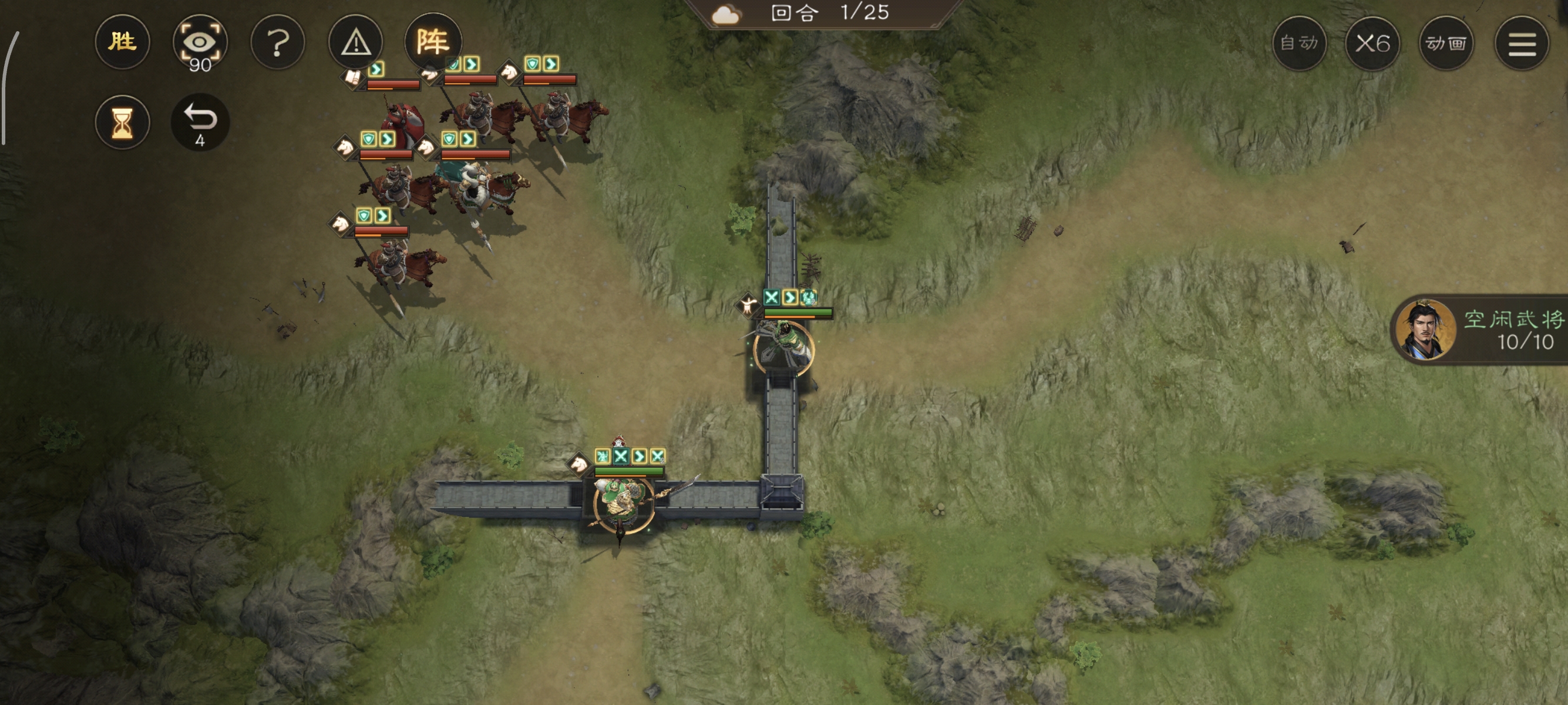Click the hourglass wait icon
Image resolution: width=1568 pixels, height=705 pixels.
pos(122,122)
